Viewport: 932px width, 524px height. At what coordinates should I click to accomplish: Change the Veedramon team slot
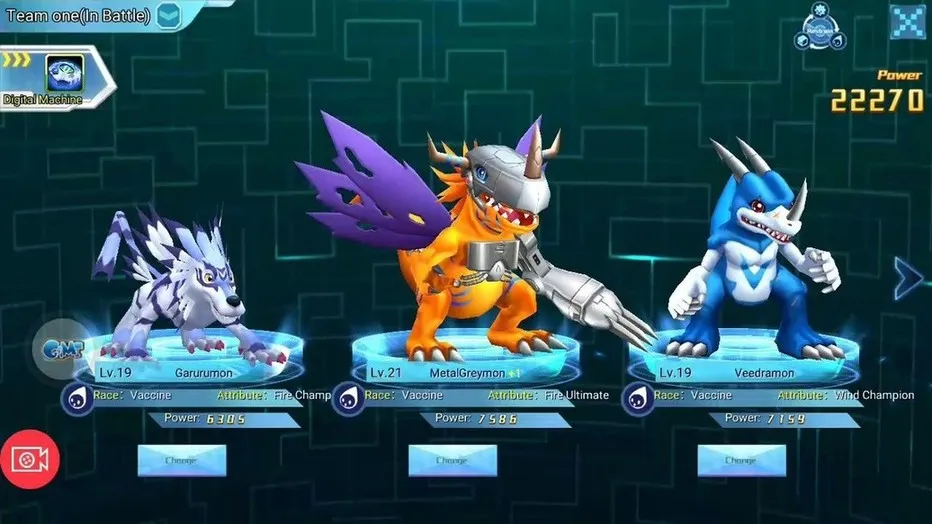click(741, 460)
